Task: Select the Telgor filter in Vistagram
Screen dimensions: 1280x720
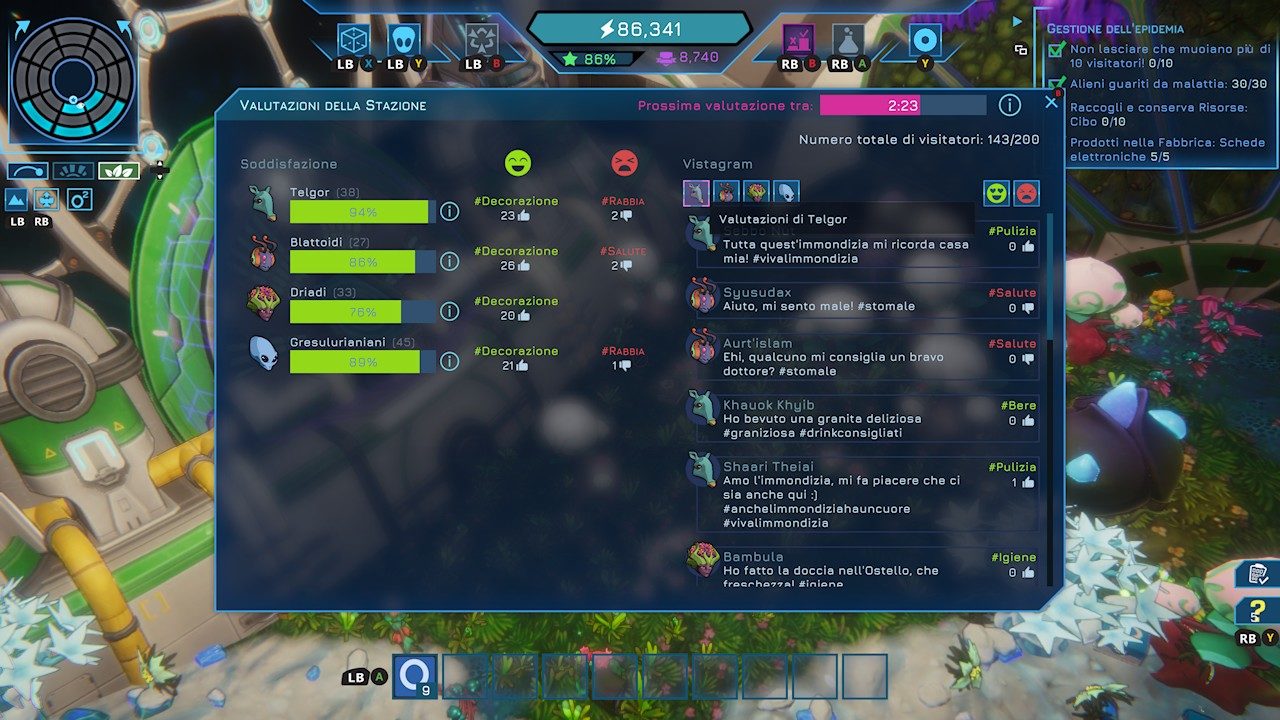Action: point(696,193)
